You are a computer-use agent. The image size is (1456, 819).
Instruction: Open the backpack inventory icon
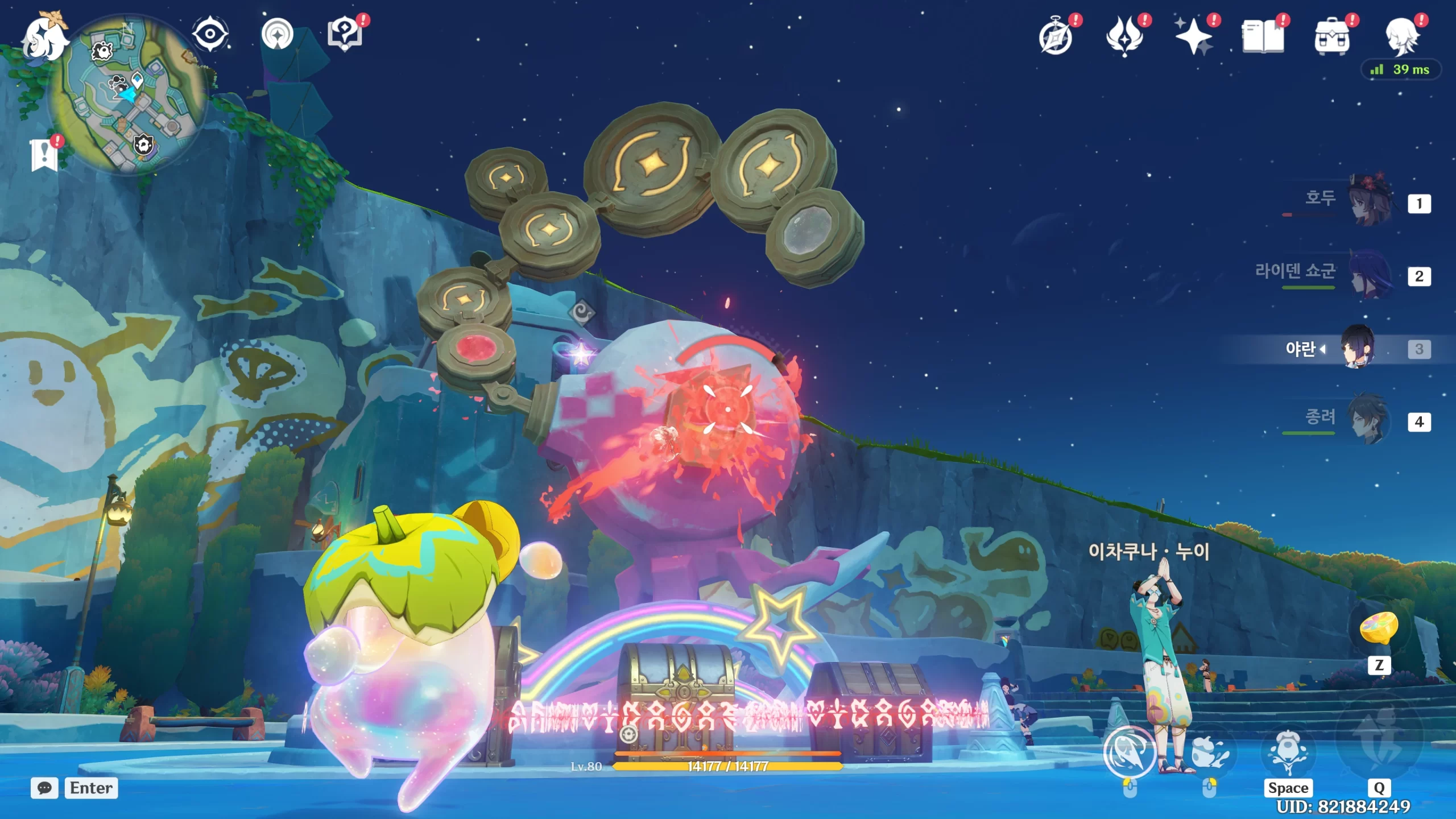[1332, 38]
